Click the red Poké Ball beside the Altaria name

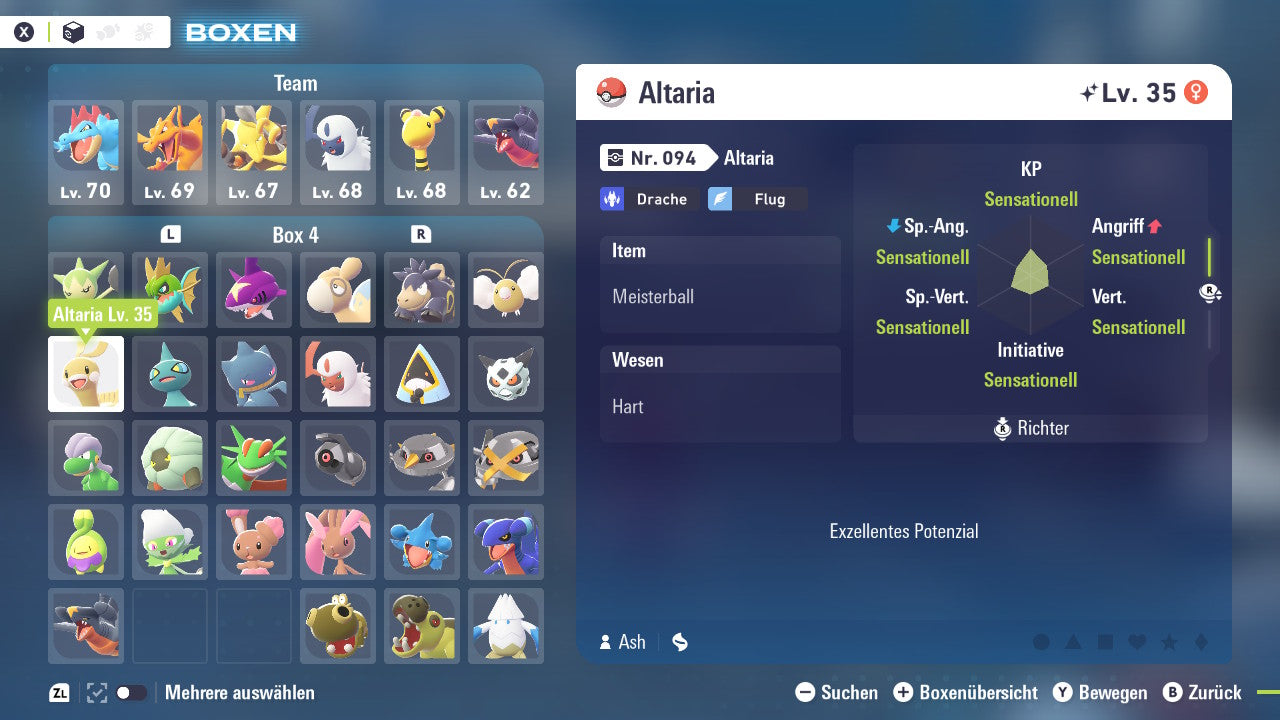(x=612, y=92)
